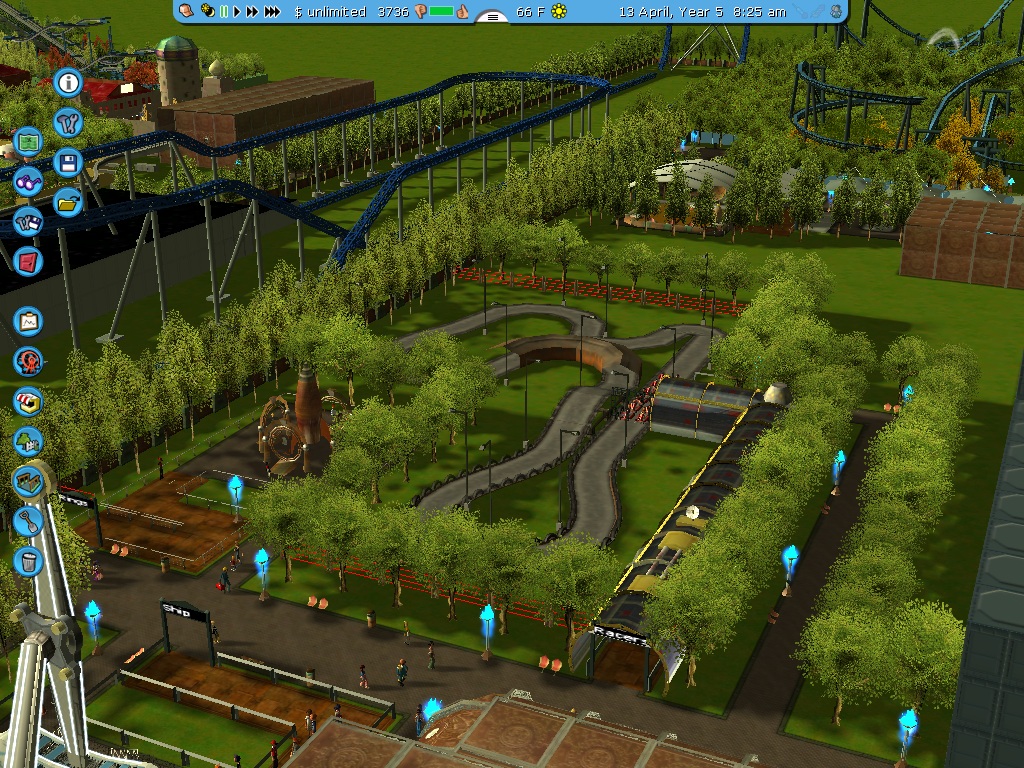Select the terrain shovel tool
1024x768 pixels.
29,521
